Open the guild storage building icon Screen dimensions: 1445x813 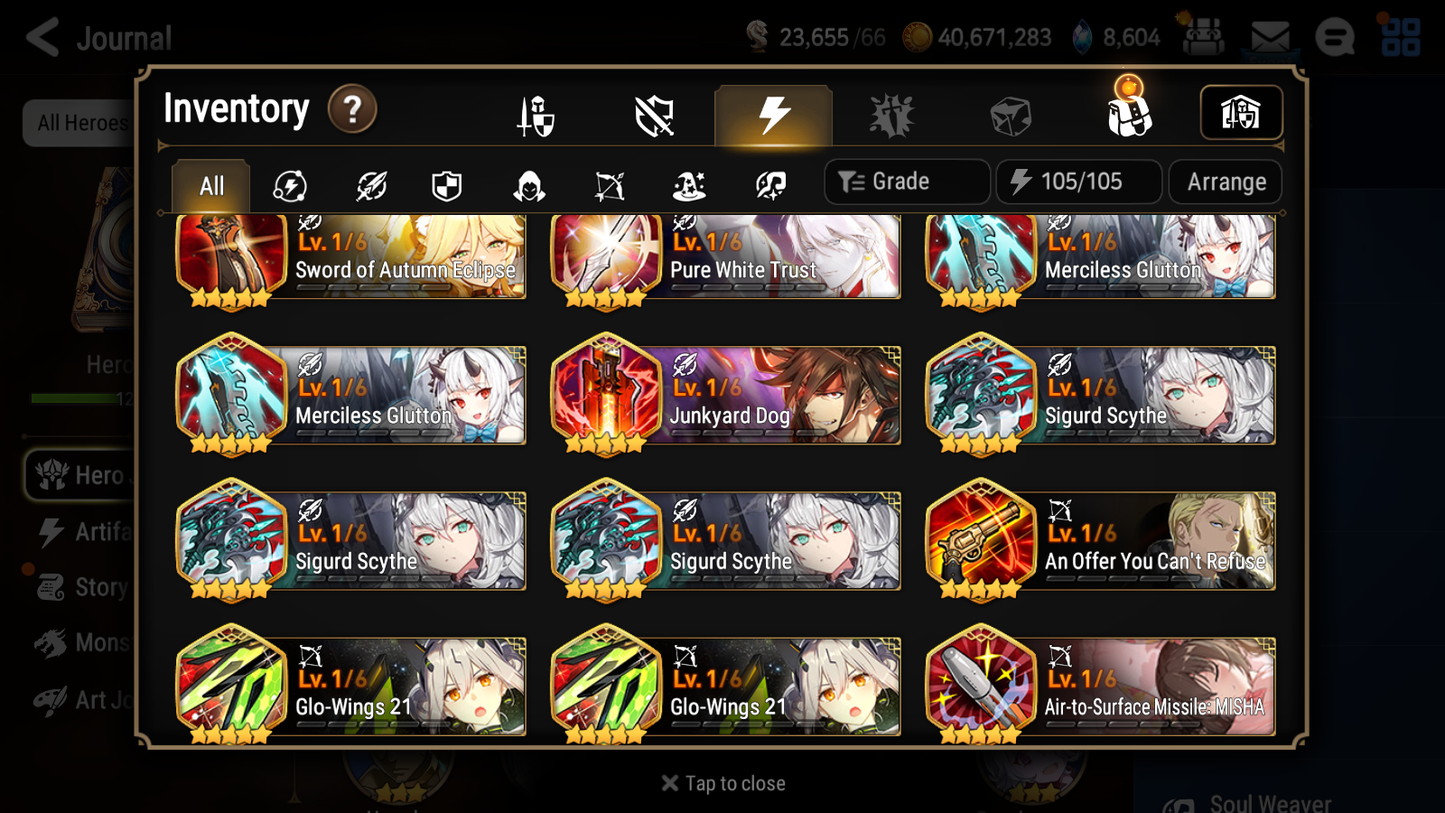[x=1241, y=113]
